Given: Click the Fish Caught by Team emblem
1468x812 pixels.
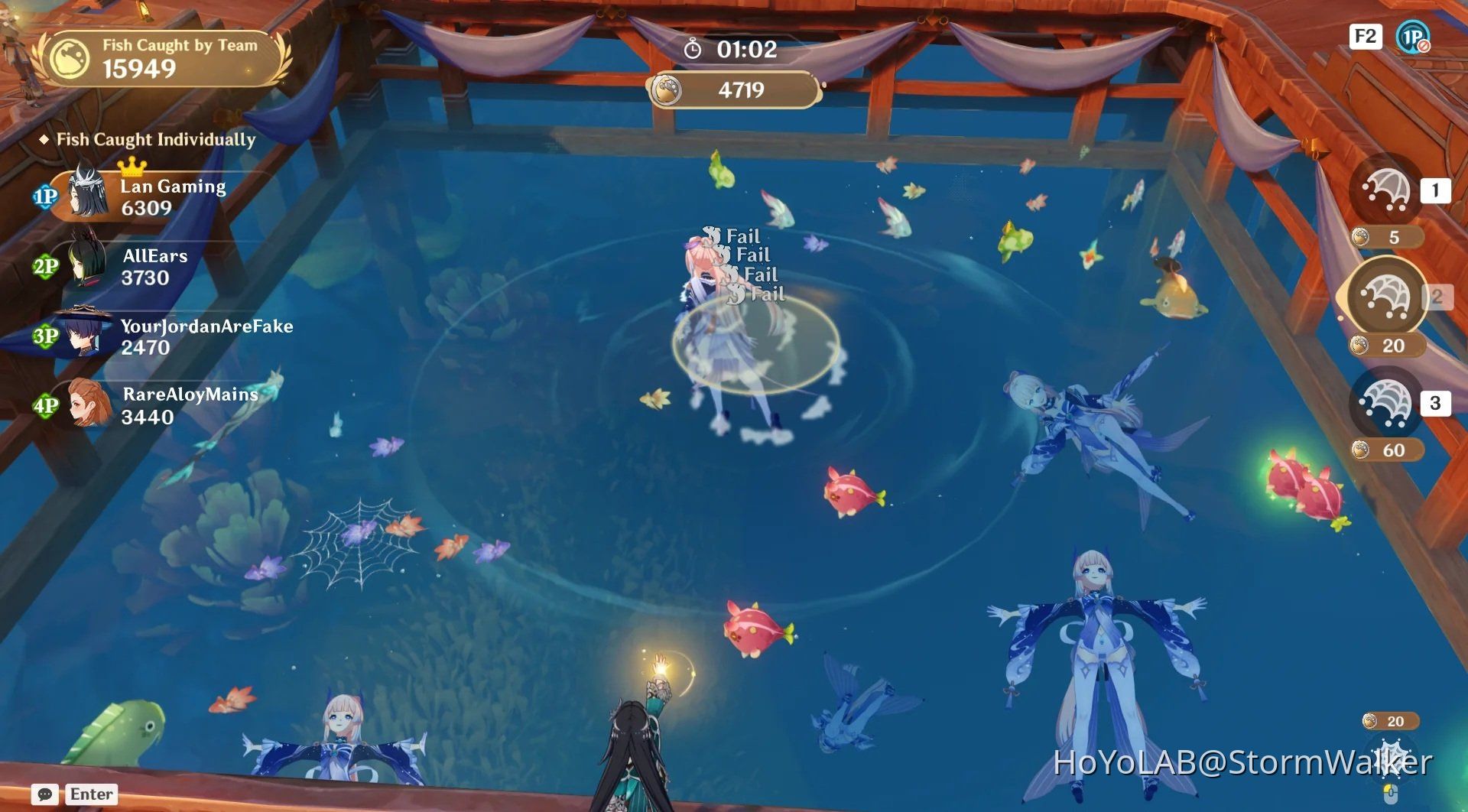Looking at the screenshot, I should click(x=68, y=57).
